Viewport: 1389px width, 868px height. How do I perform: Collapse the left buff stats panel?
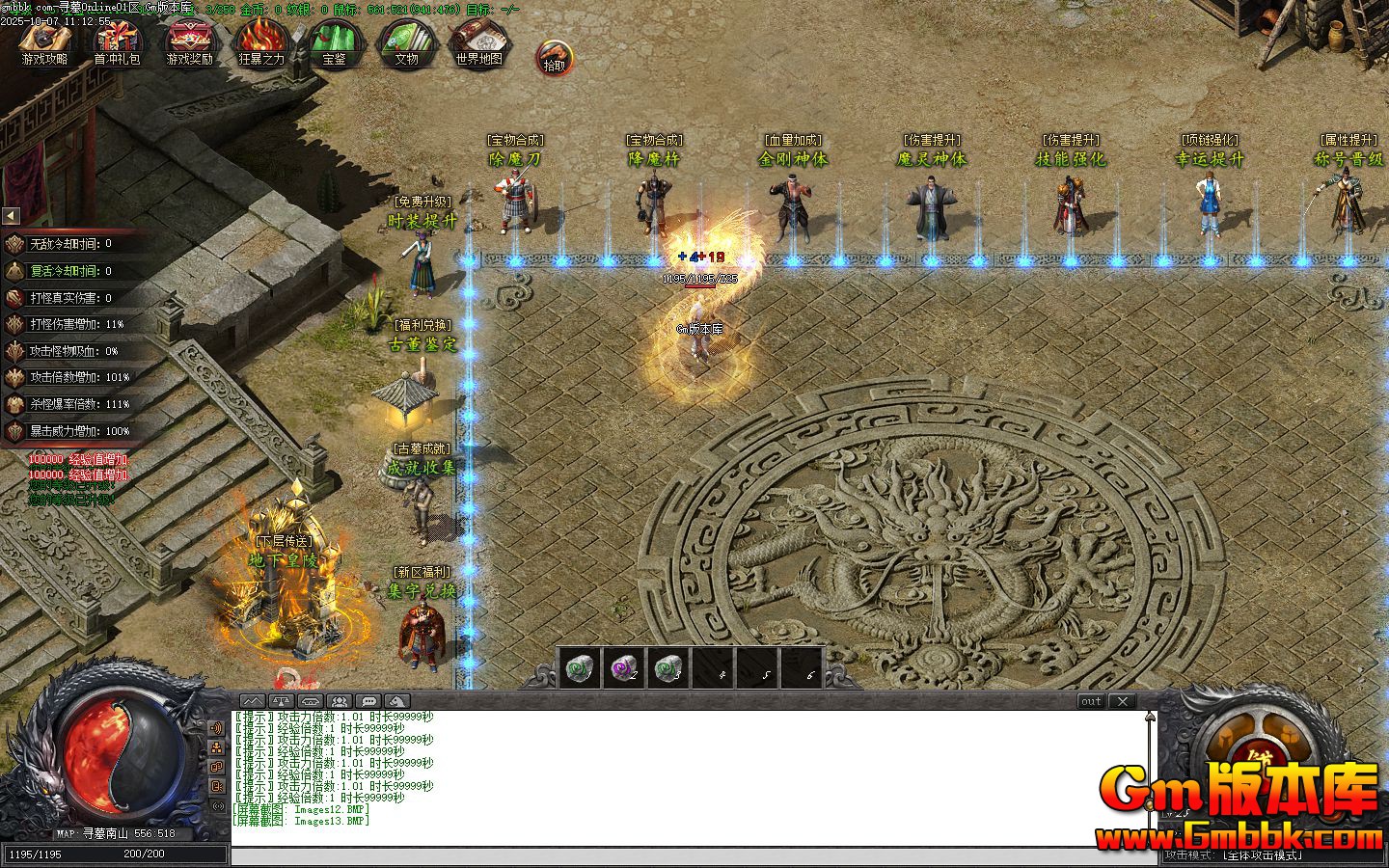(x=9, y=215)
